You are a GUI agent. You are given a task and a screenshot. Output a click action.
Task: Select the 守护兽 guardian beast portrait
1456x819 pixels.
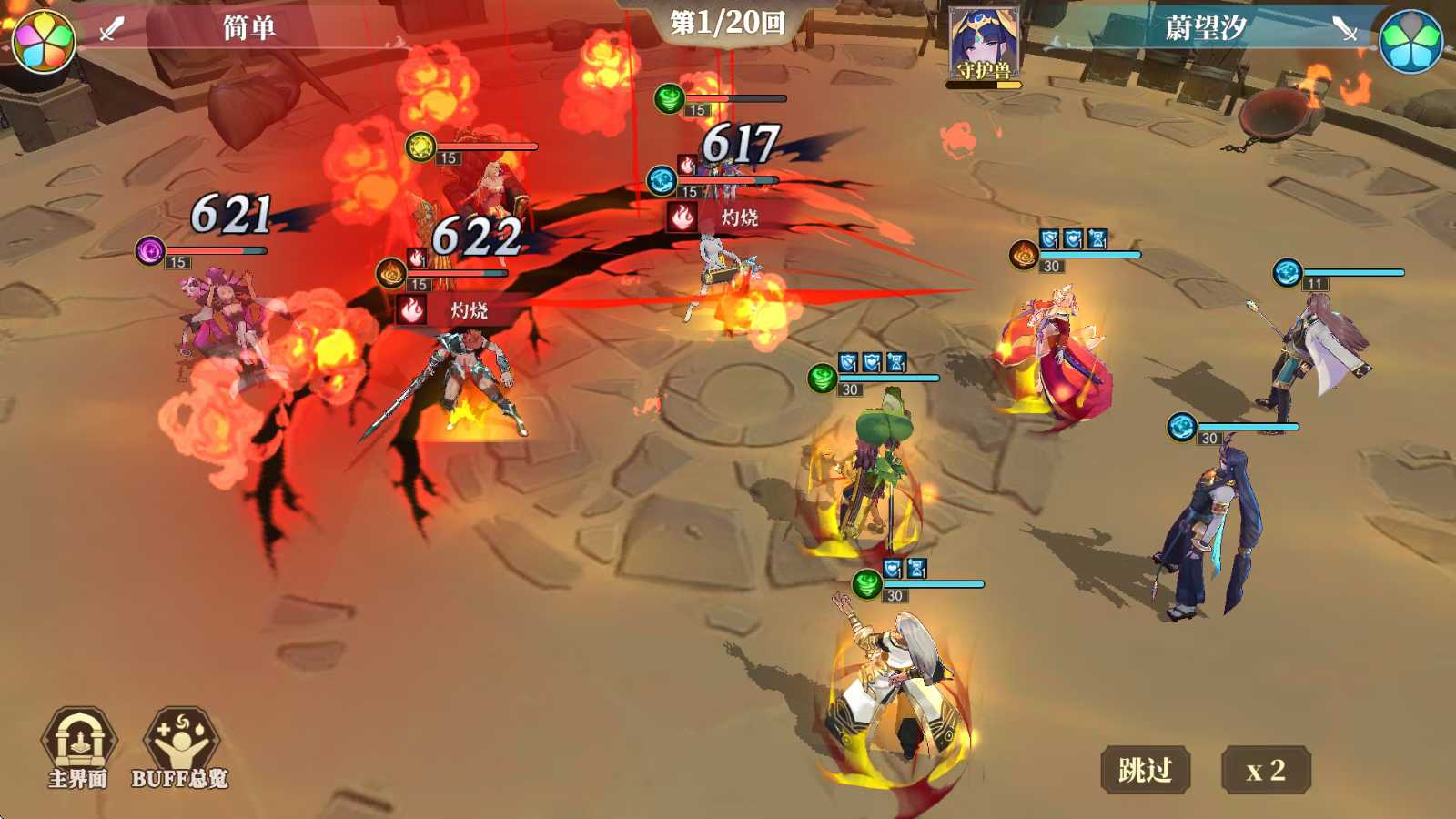(983, 45)
